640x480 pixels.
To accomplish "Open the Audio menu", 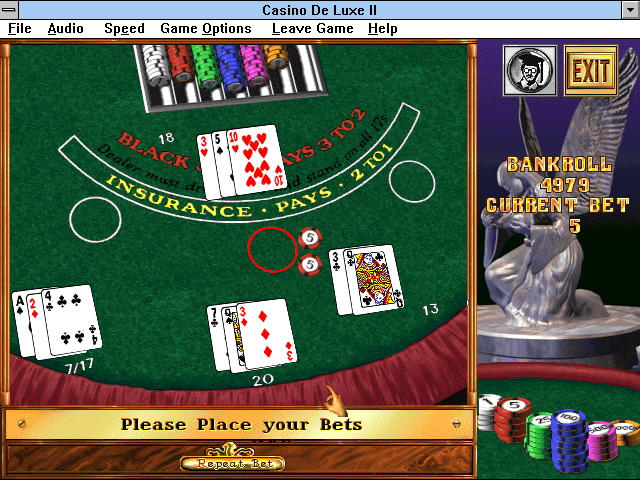I will (65, 29).
